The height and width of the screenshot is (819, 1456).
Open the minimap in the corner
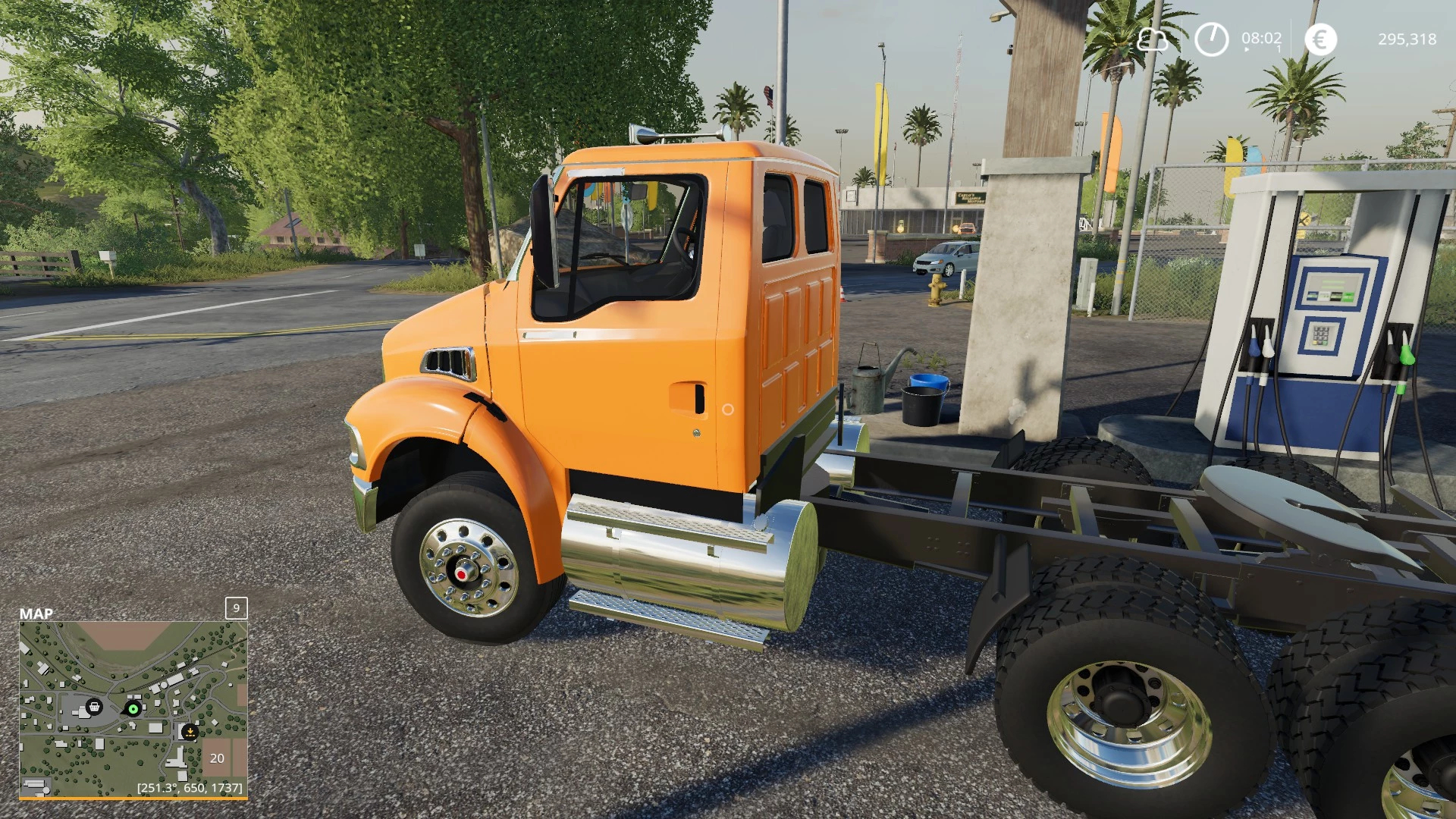(133, 709)
